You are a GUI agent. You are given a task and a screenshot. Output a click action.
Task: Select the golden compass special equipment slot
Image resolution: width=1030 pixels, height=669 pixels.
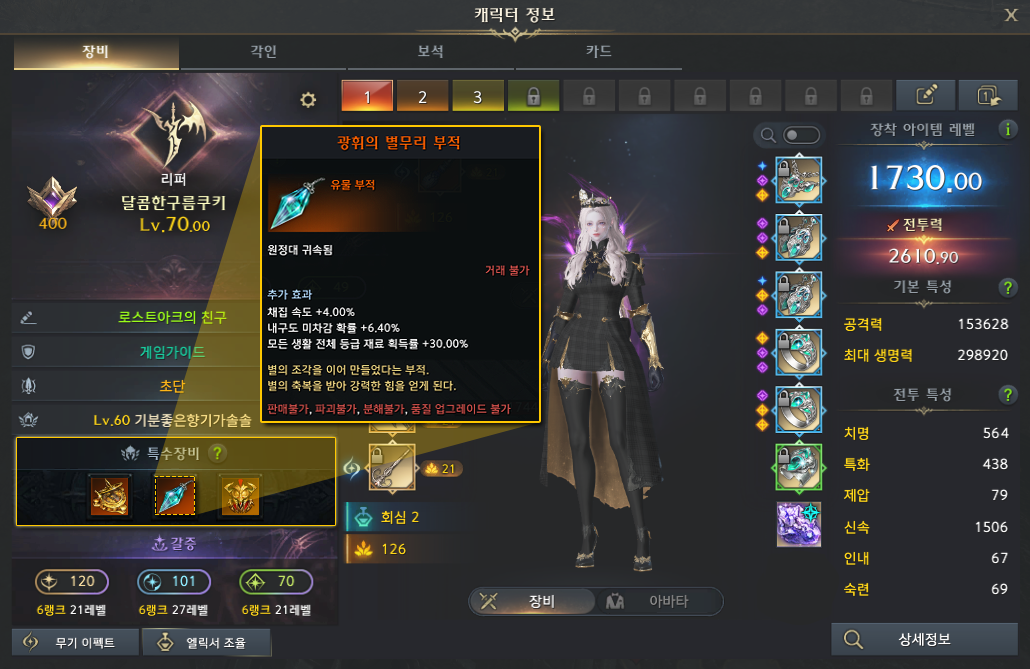coord(108,495)
